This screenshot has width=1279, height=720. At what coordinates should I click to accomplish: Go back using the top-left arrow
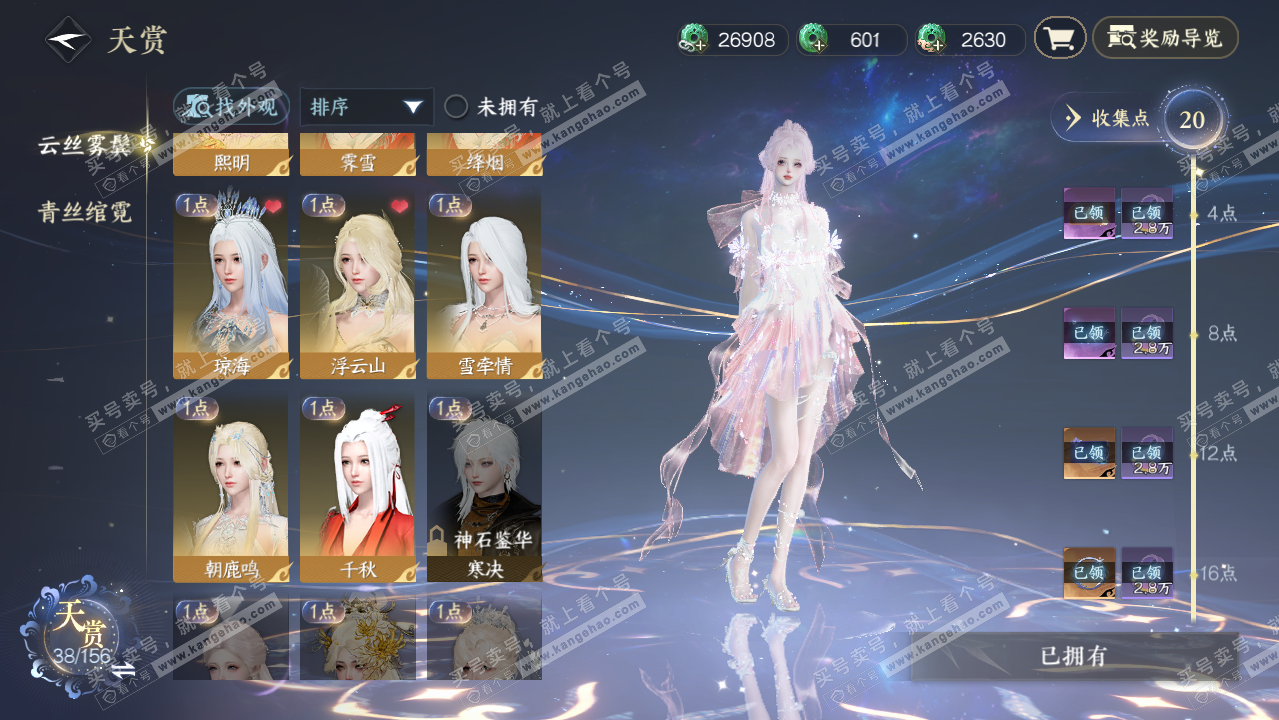tap(68, 40)
